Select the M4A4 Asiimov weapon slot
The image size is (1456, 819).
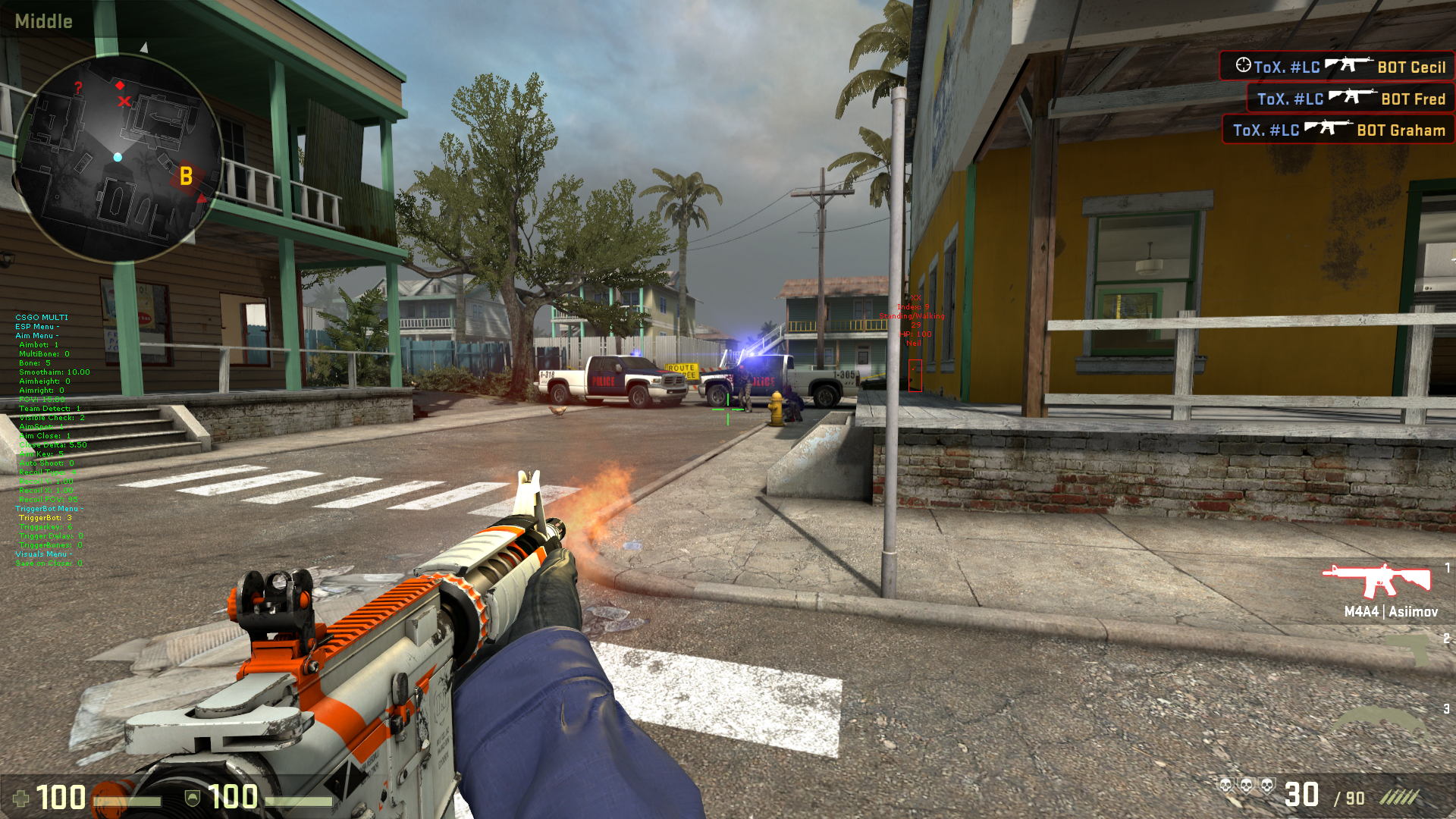[x=1377, y=588]
